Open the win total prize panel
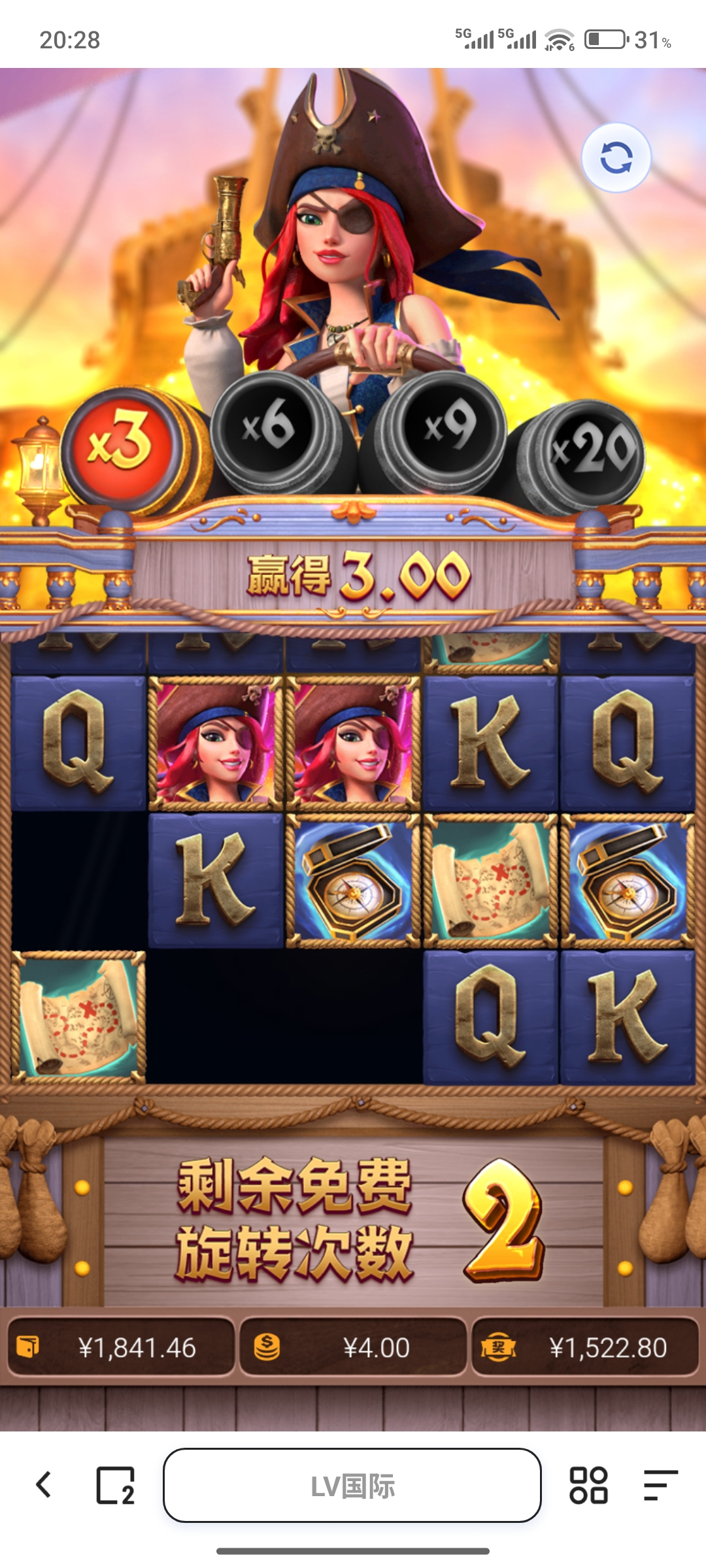 585,1347
